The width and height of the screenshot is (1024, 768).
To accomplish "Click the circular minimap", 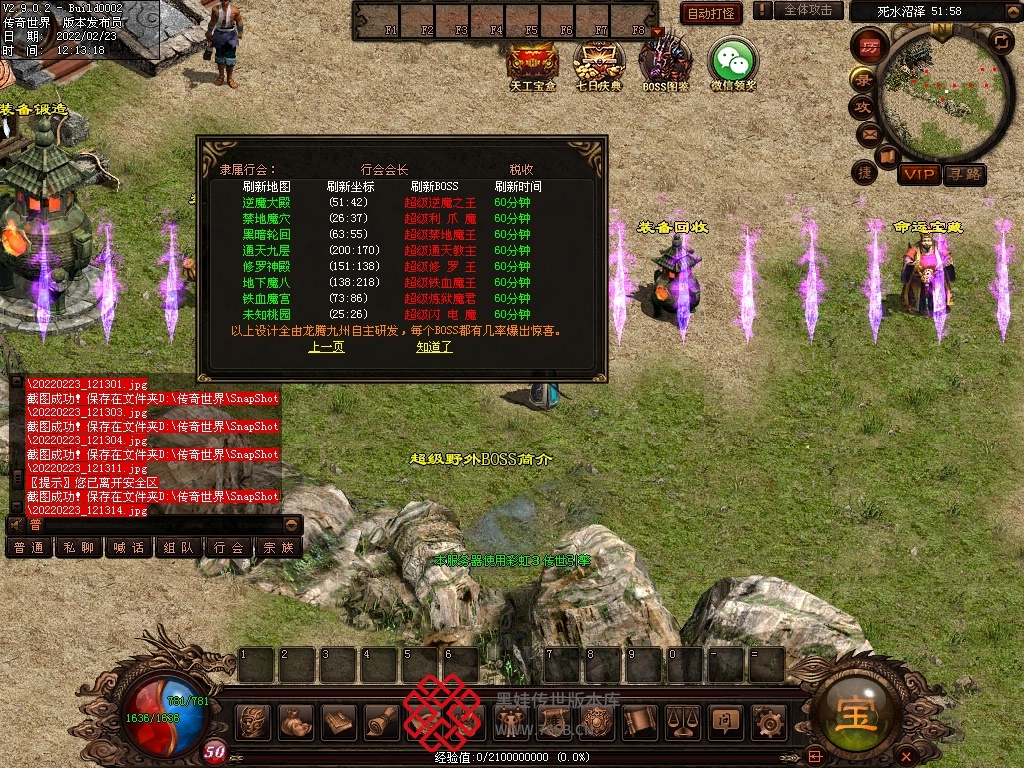I will click(947, 90).
